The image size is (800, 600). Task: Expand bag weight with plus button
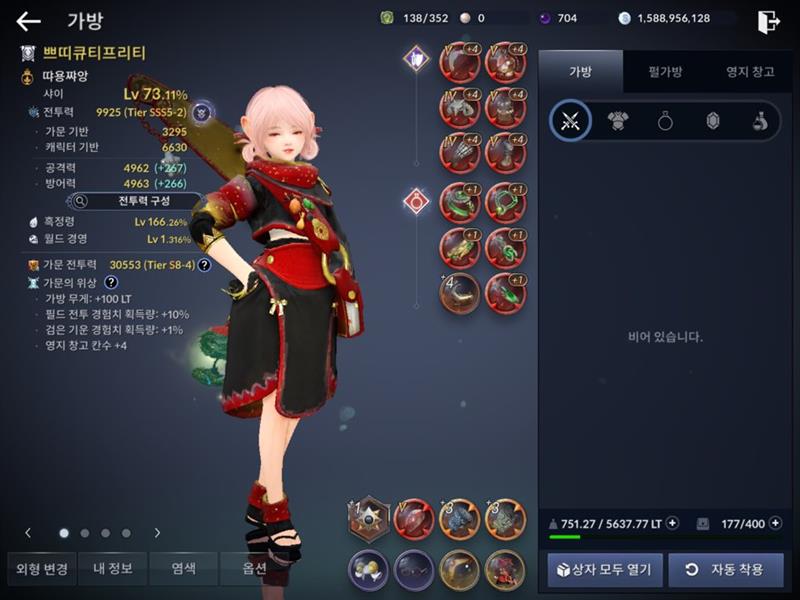tap(672, 522)
